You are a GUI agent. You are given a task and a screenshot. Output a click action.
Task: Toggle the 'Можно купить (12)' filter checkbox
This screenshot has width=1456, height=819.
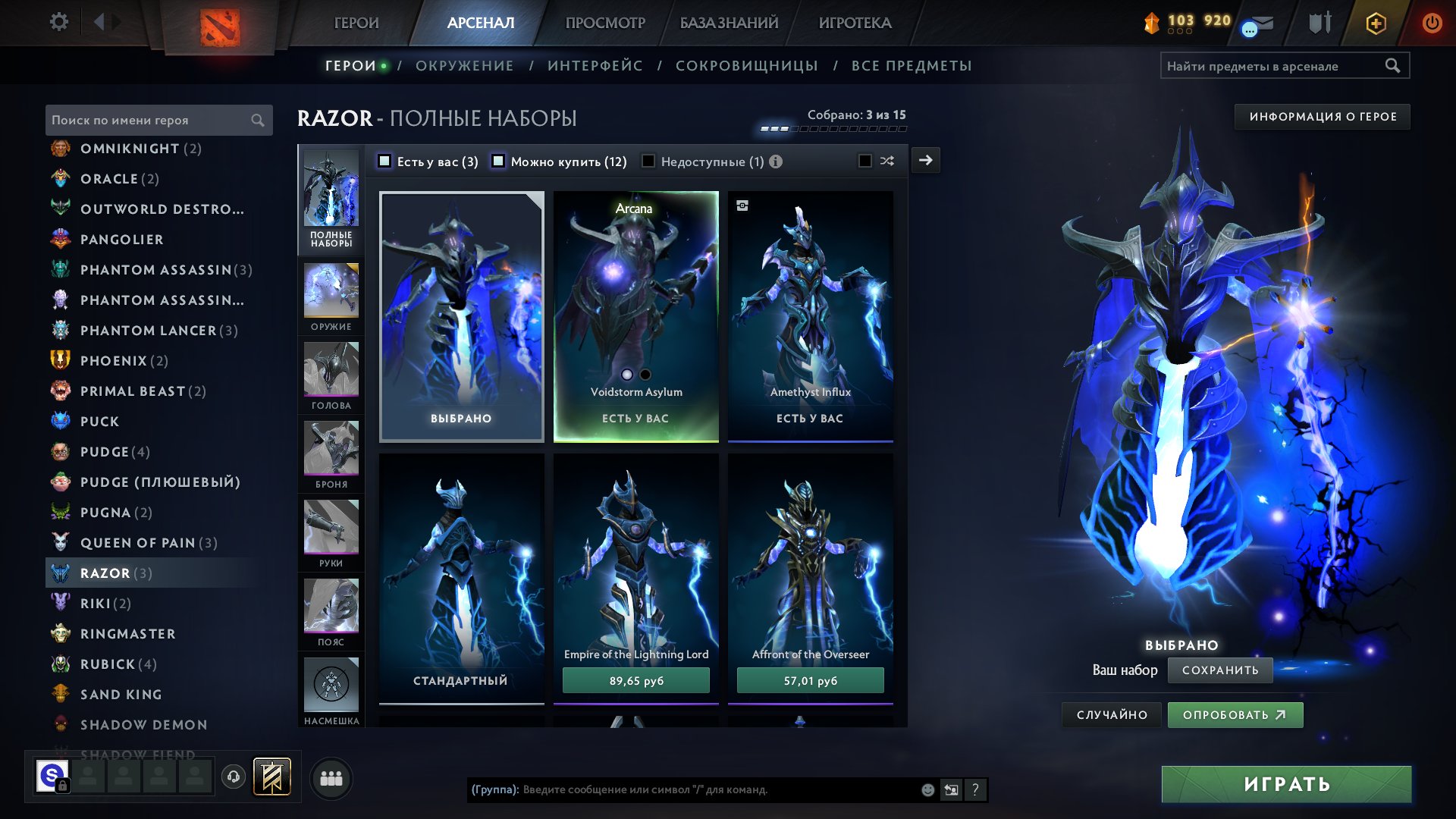(498, 161)
